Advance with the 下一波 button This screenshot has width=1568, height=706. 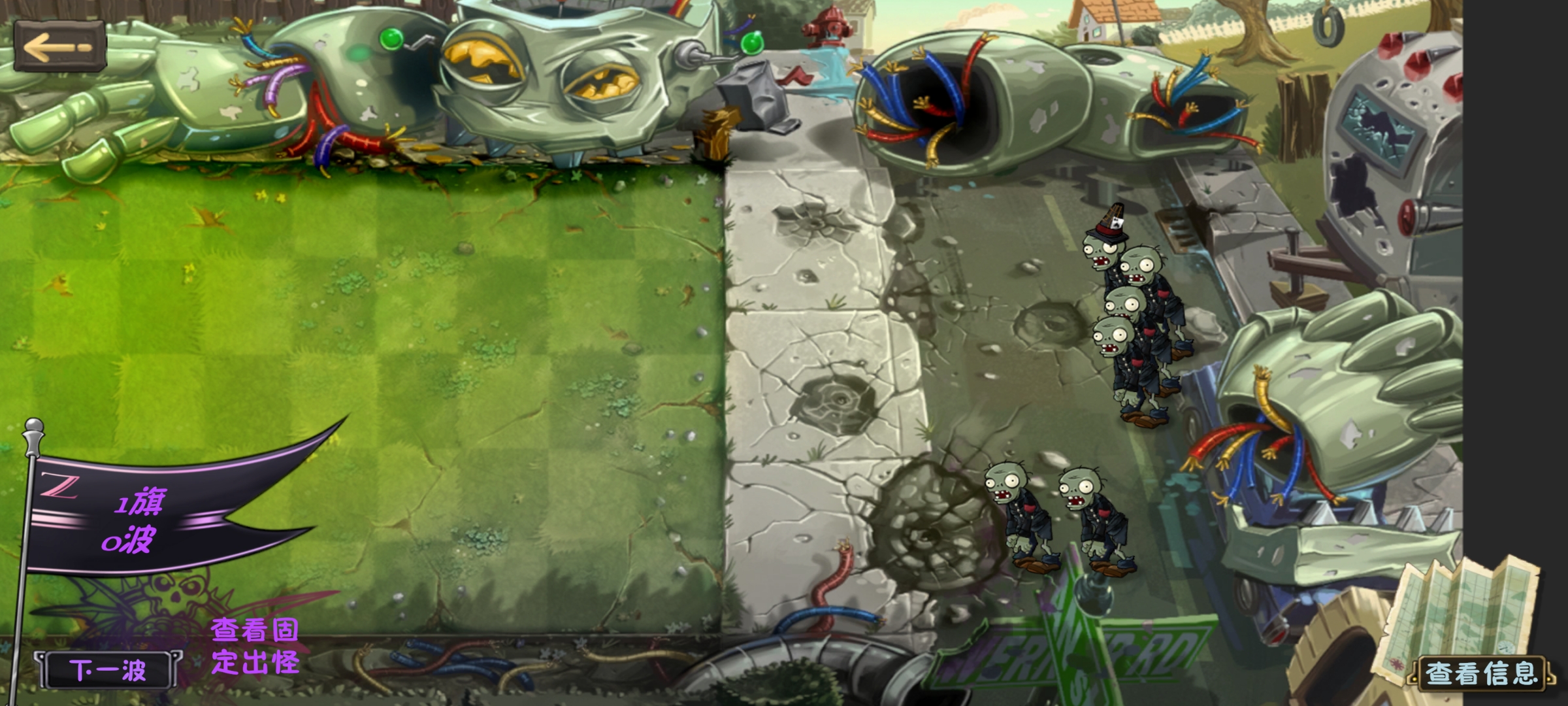(x=108, y=670)
